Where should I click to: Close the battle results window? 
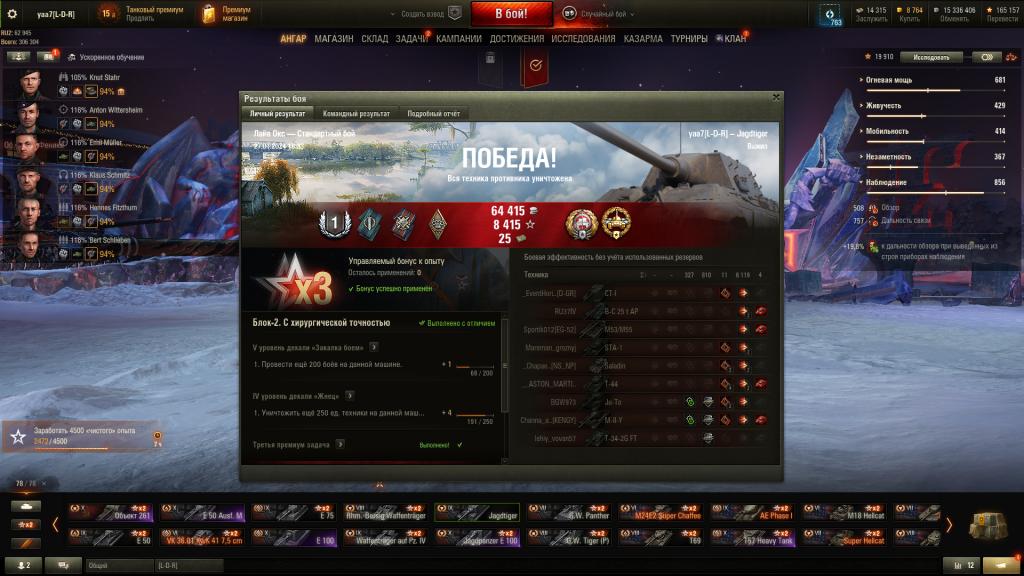click(x=776, y=97)
